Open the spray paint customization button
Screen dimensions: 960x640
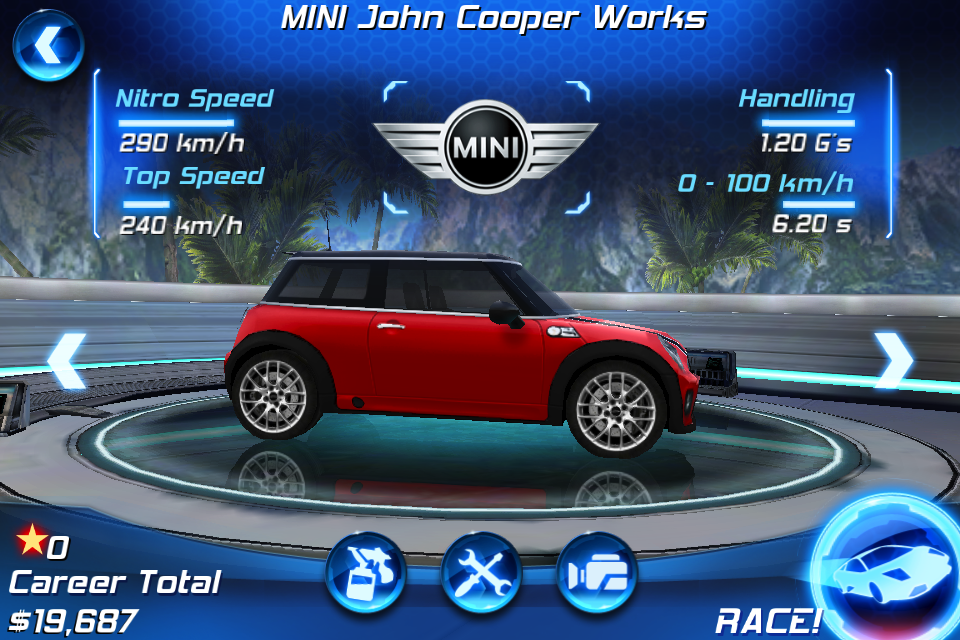(x=365, y=573)
